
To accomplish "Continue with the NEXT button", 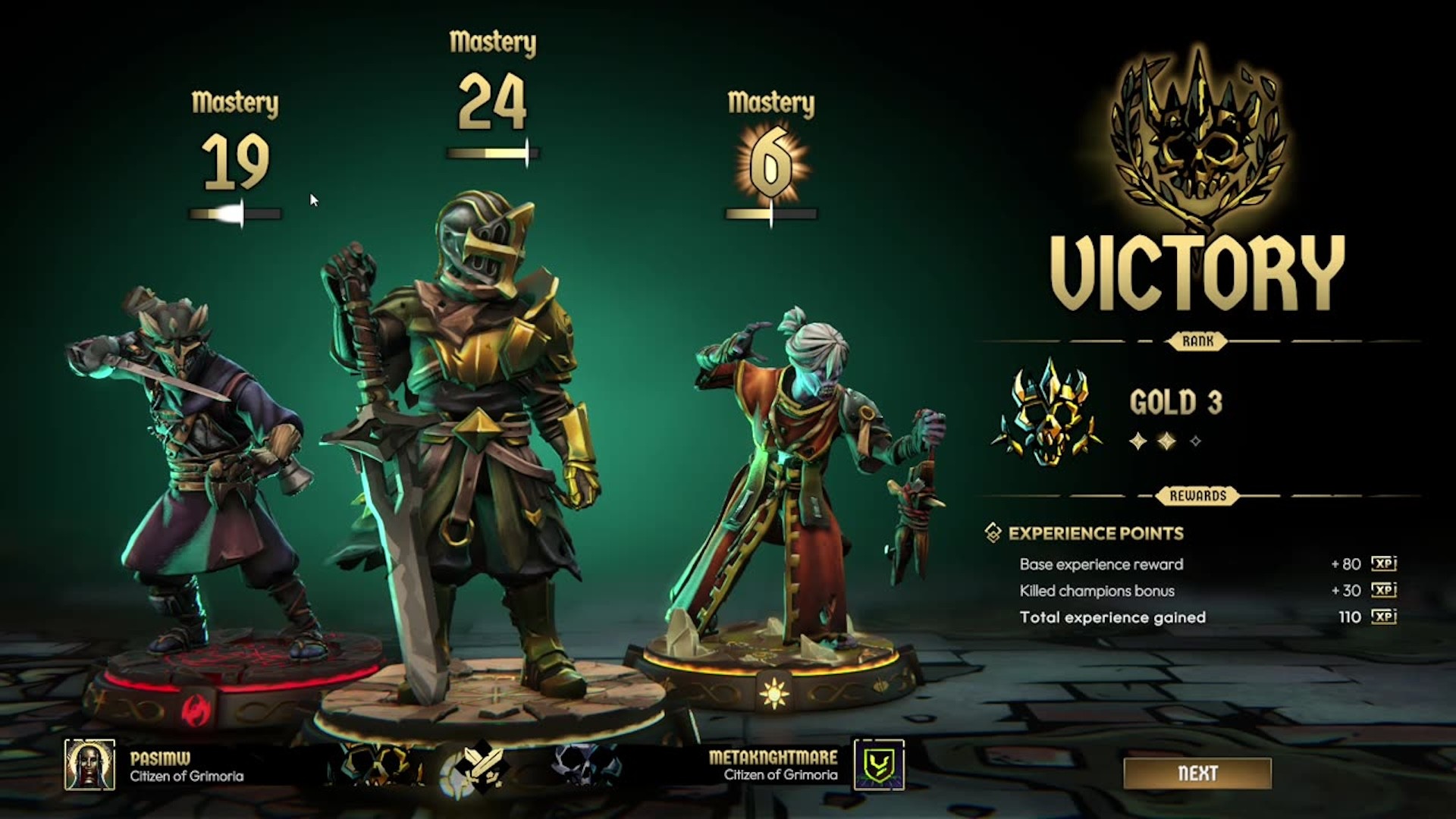I will [1197, 773].
